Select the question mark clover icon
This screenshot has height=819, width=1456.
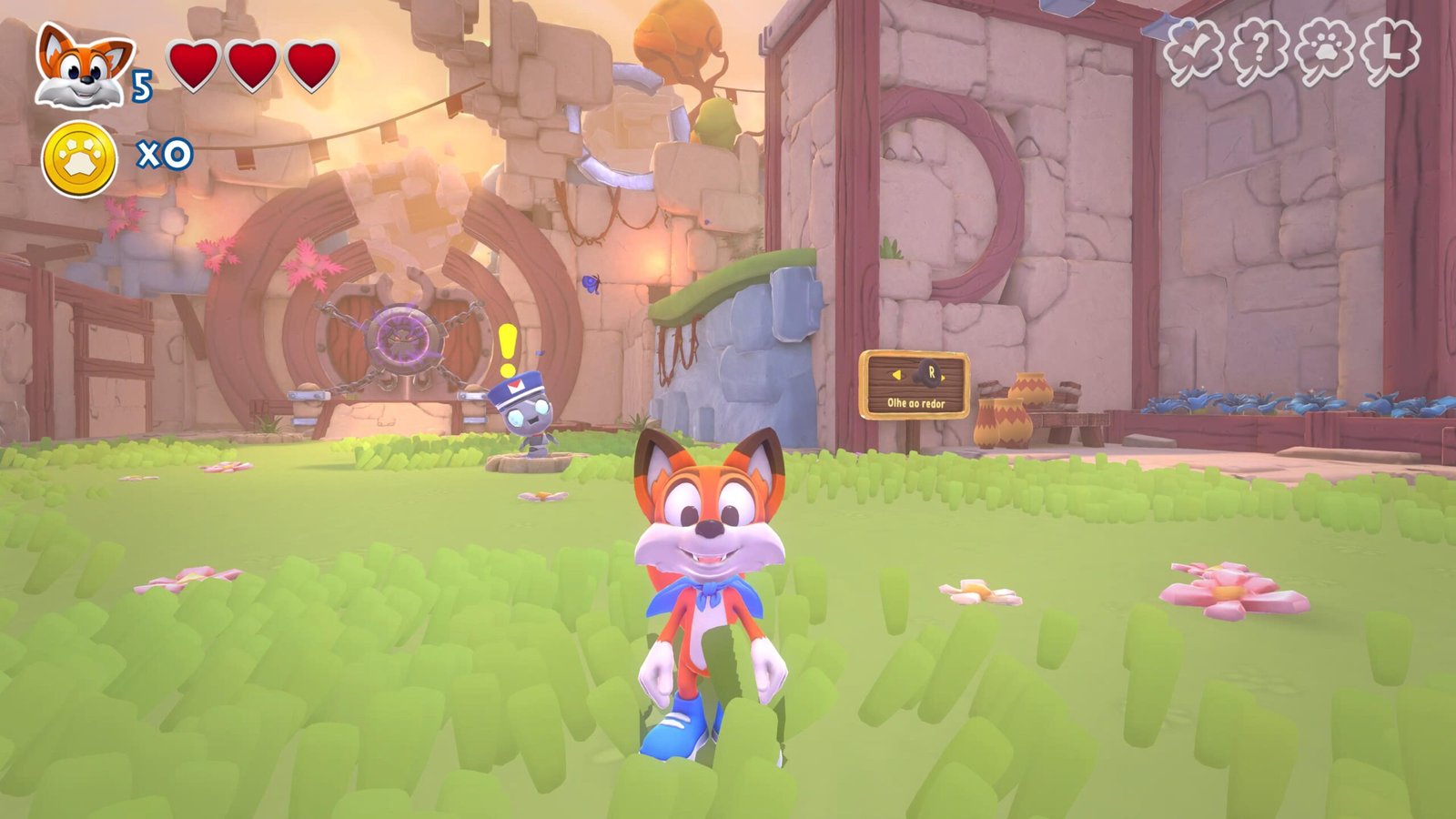coord(1260,53)
